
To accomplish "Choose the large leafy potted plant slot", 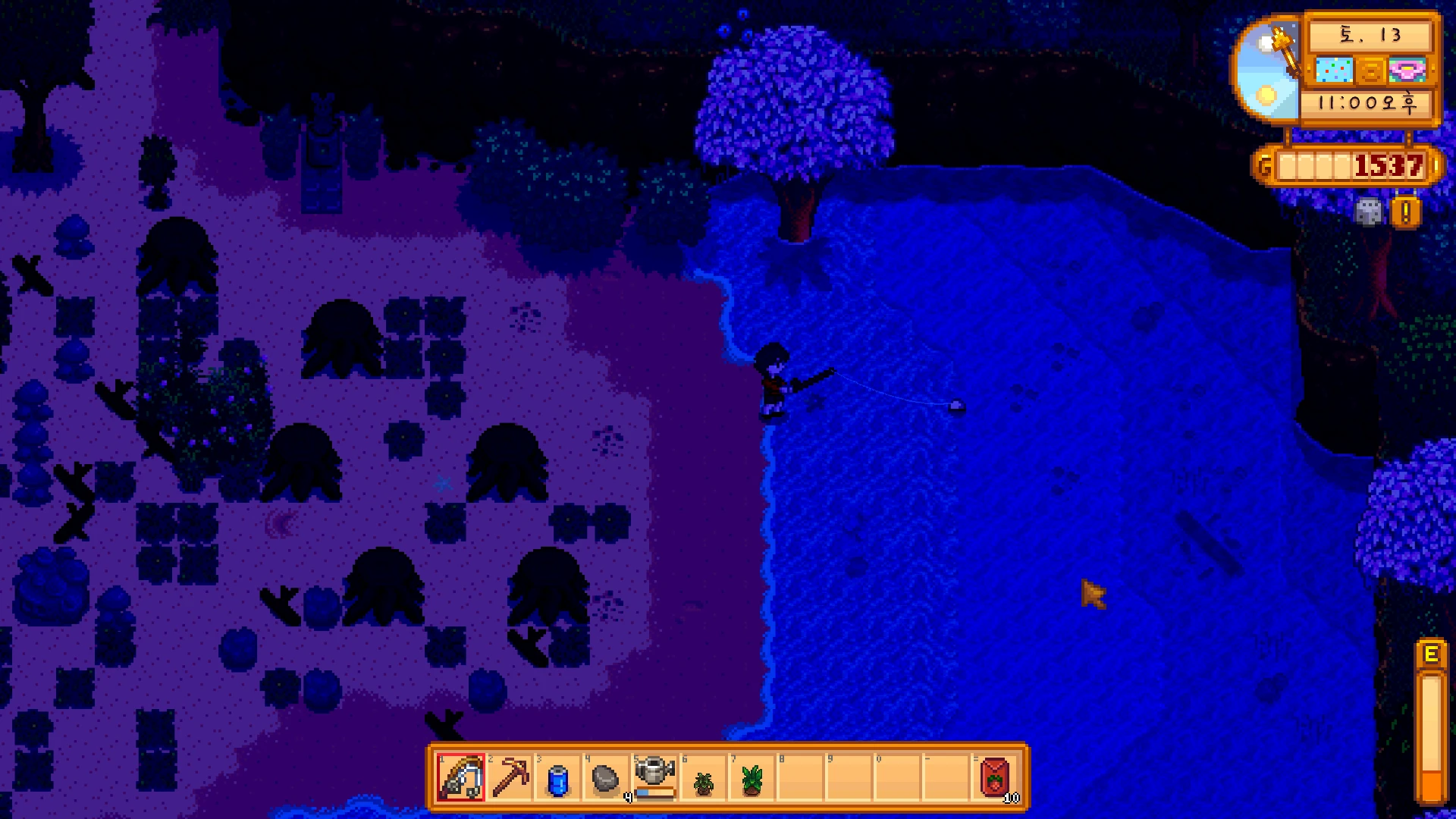I will point(752,779).
